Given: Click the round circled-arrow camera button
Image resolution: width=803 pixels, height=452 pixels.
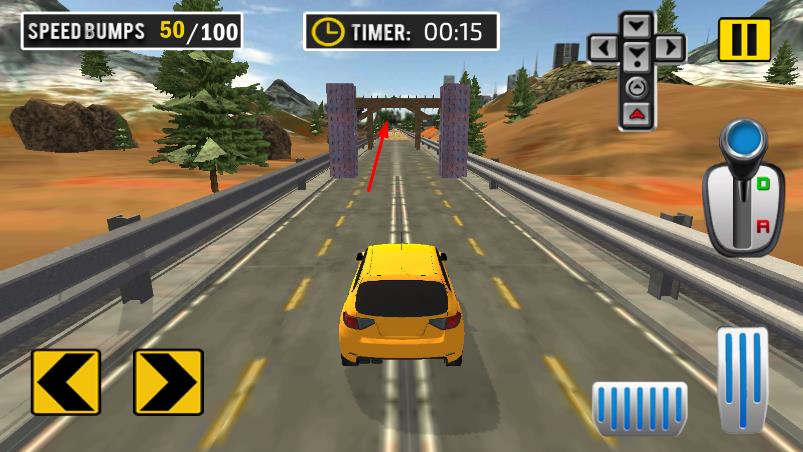Looking at the screenshot, I should [x=636, y=86].
